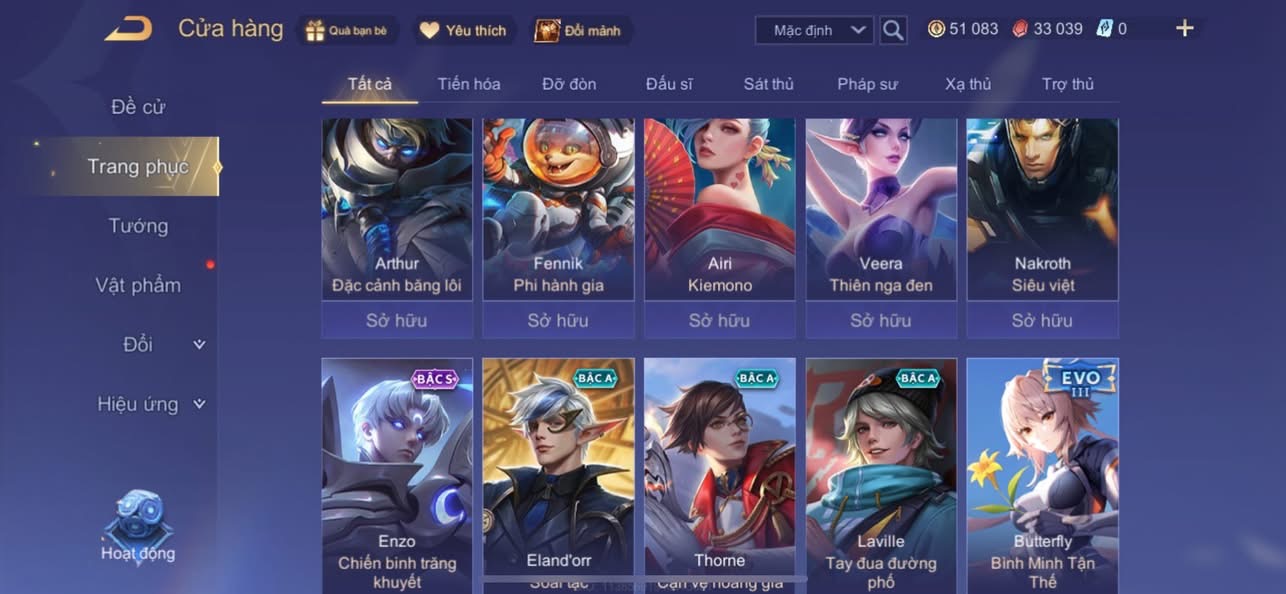Open the Hoạt động activity icon
This screenshot has height=594, width=1286.
tap(138, 527)
